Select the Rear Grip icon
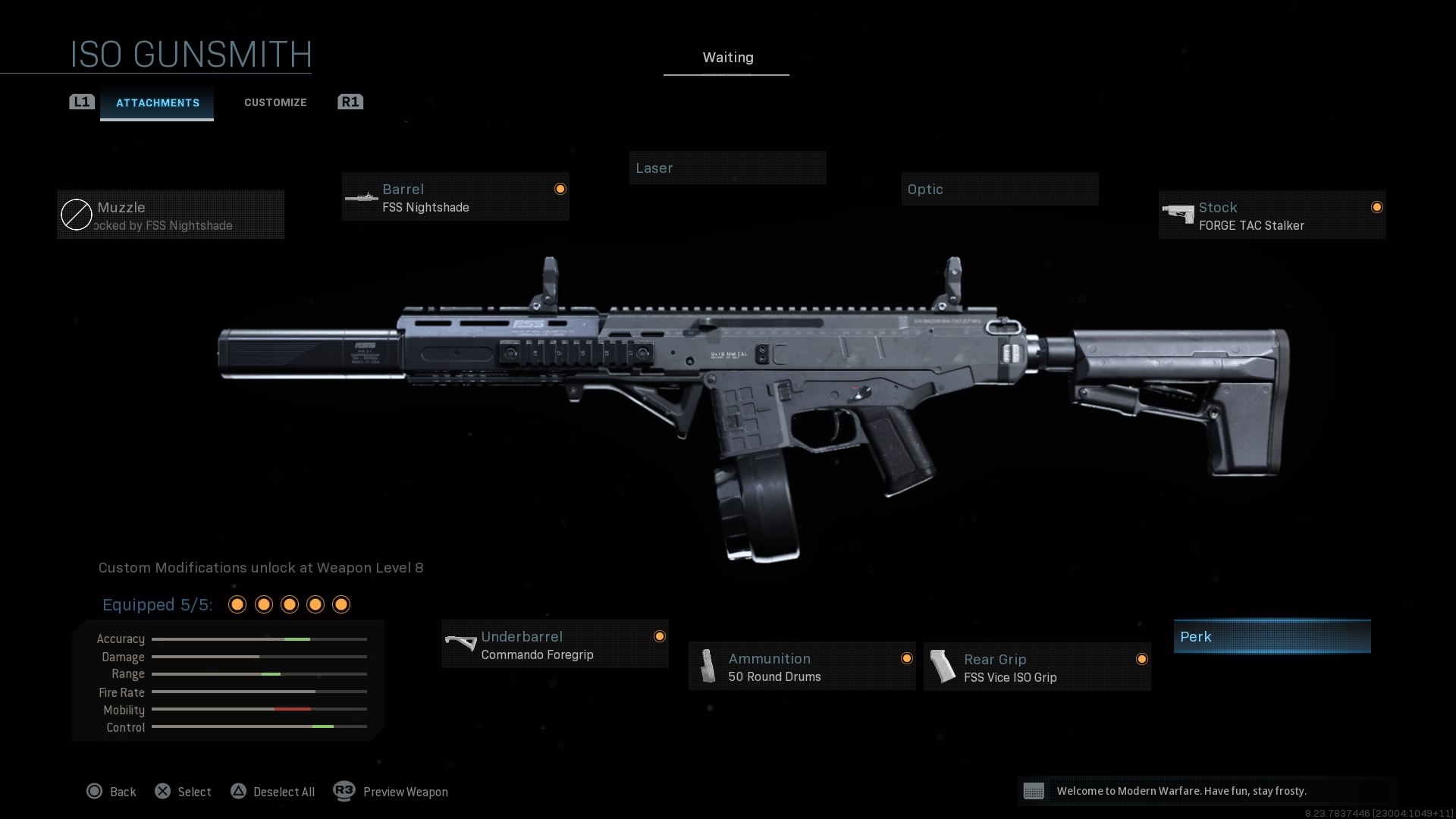The width and height of the screenshot is (1456, 819). click(943, 667)
